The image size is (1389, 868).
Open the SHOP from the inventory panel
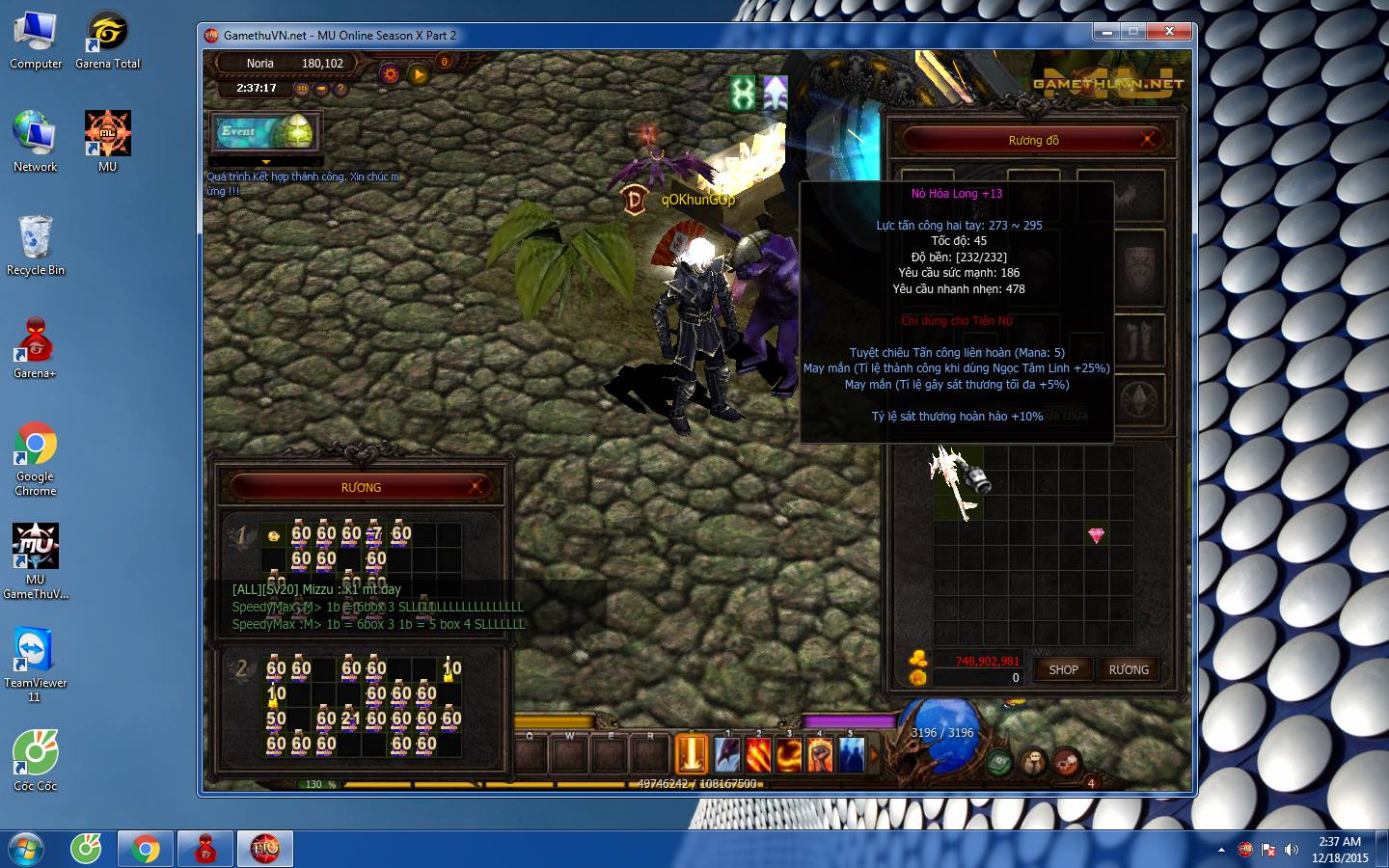point(1063,669)
